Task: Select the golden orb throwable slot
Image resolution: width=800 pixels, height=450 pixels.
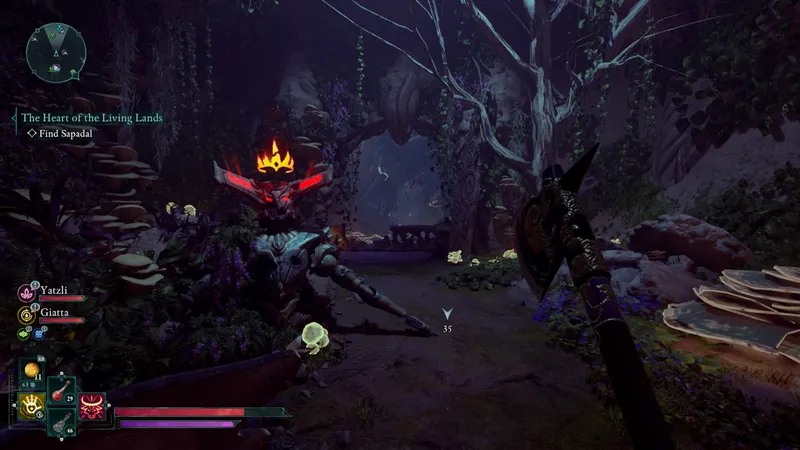Action: tap(31, 371)
